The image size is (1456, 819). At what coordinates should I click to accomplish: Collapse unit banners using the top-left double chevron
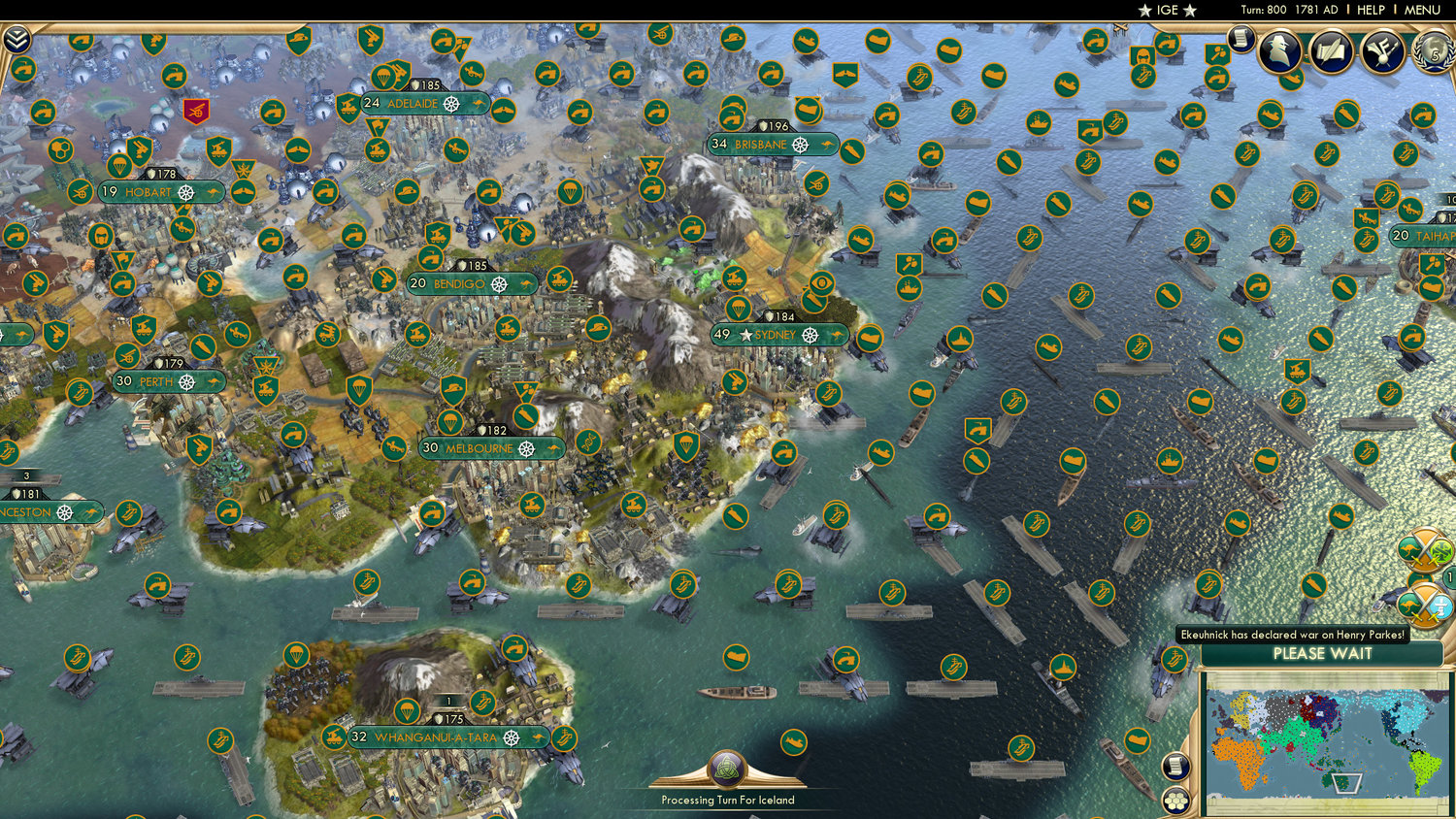17,41
